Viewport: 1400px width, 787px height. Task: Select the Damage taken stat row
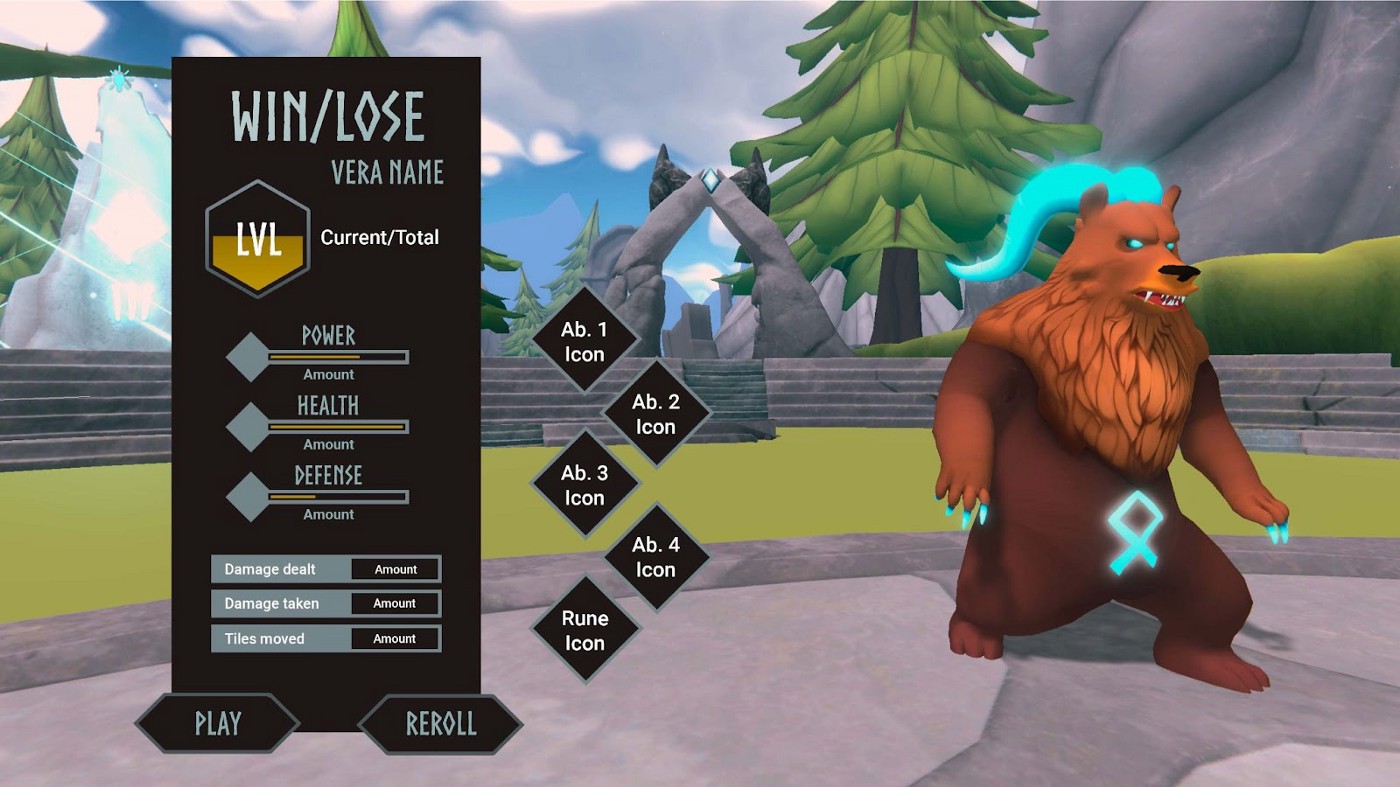326,604
